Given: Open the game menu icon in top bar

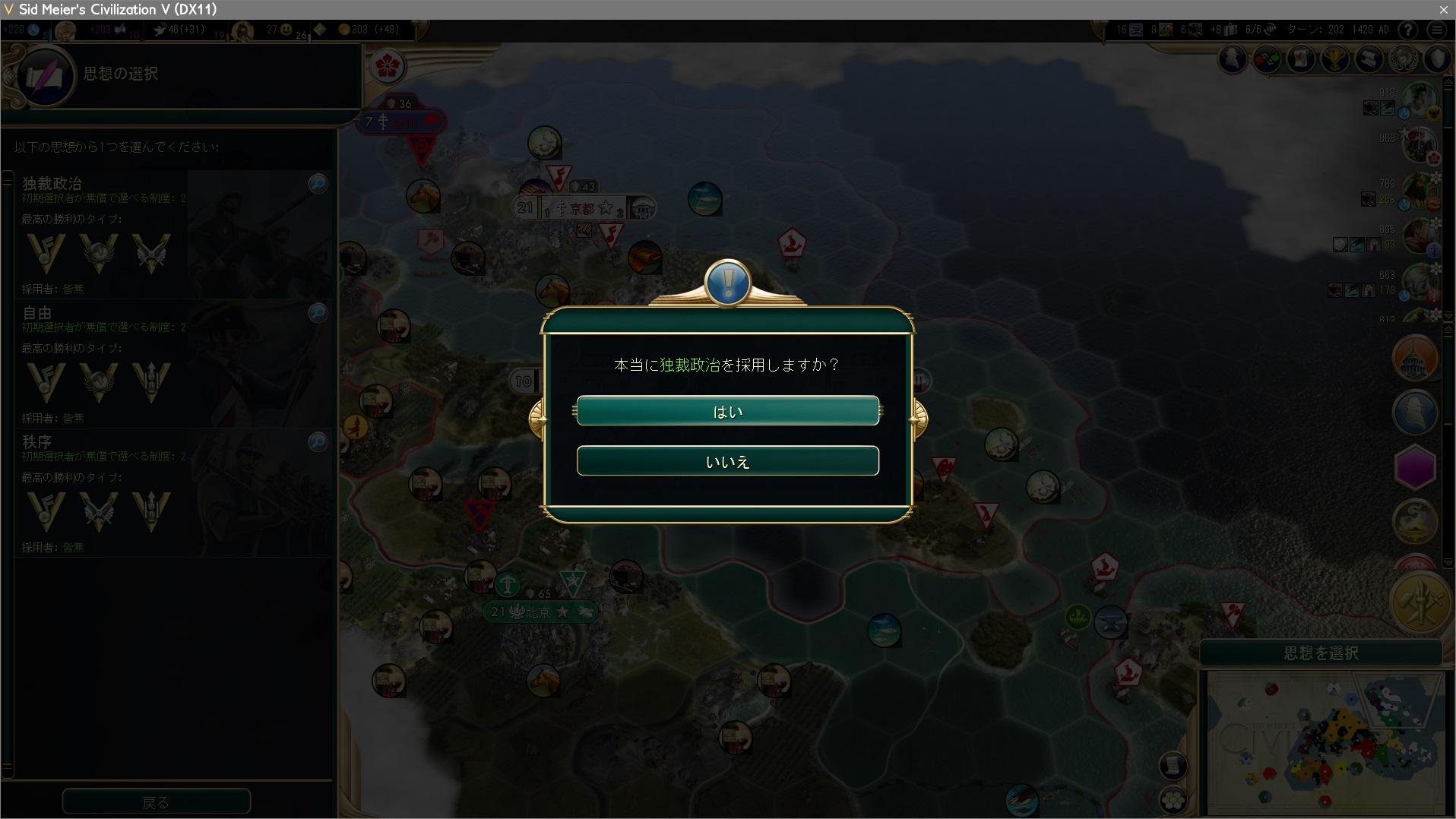Looking at the screenshot, I should (1436, 30).
